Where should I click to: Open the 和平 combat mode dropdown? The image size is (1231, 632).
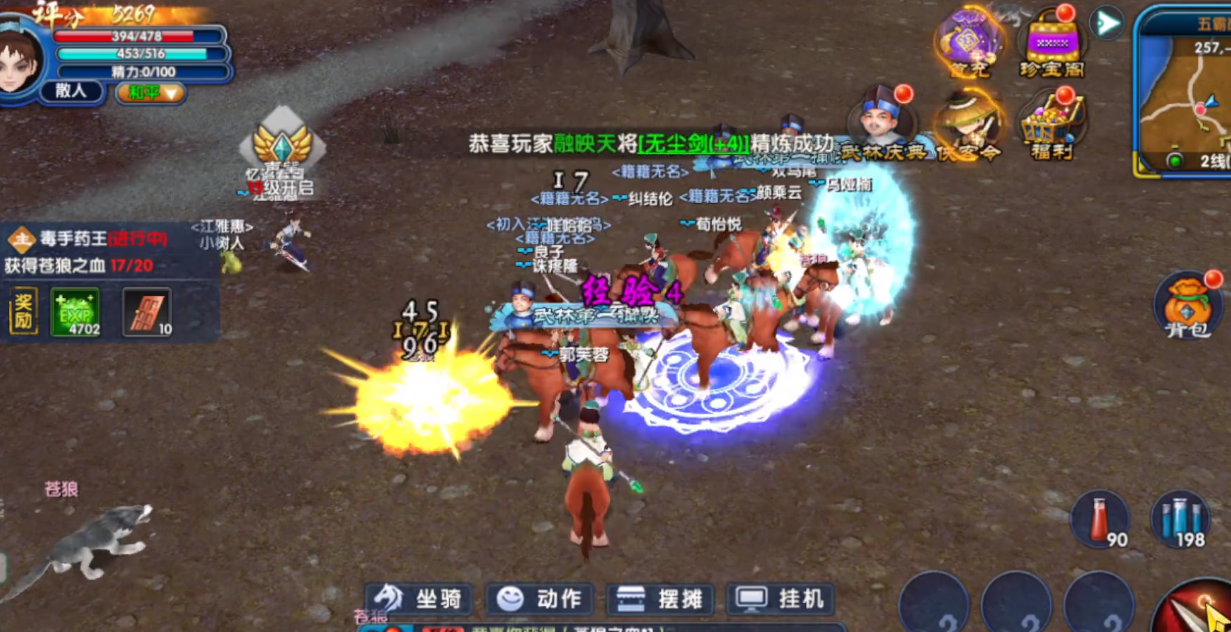(x=151, y=92)
